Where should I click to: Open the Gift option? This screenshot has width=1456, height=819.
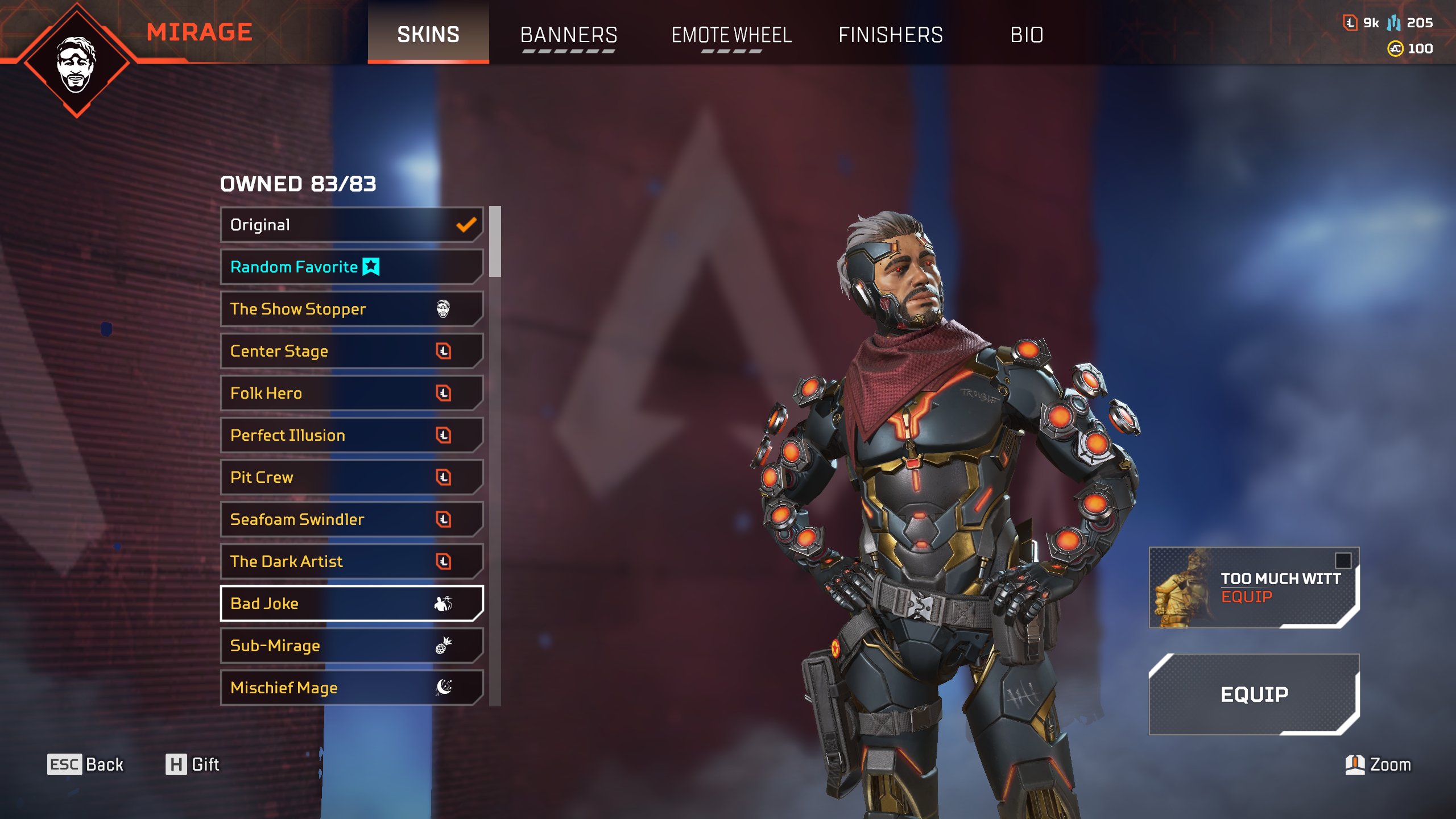192,764
